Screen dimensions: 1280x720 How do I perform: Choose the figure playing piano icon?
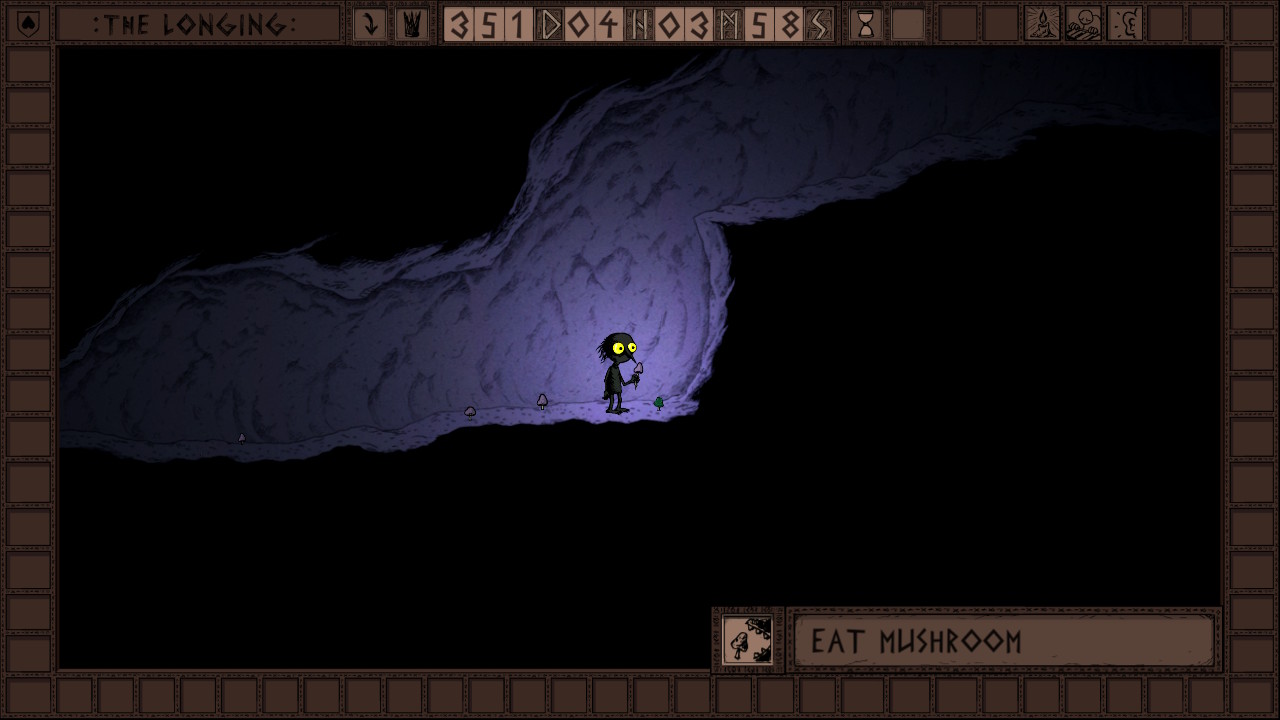pyautogui.click(x=1083, y=24)
